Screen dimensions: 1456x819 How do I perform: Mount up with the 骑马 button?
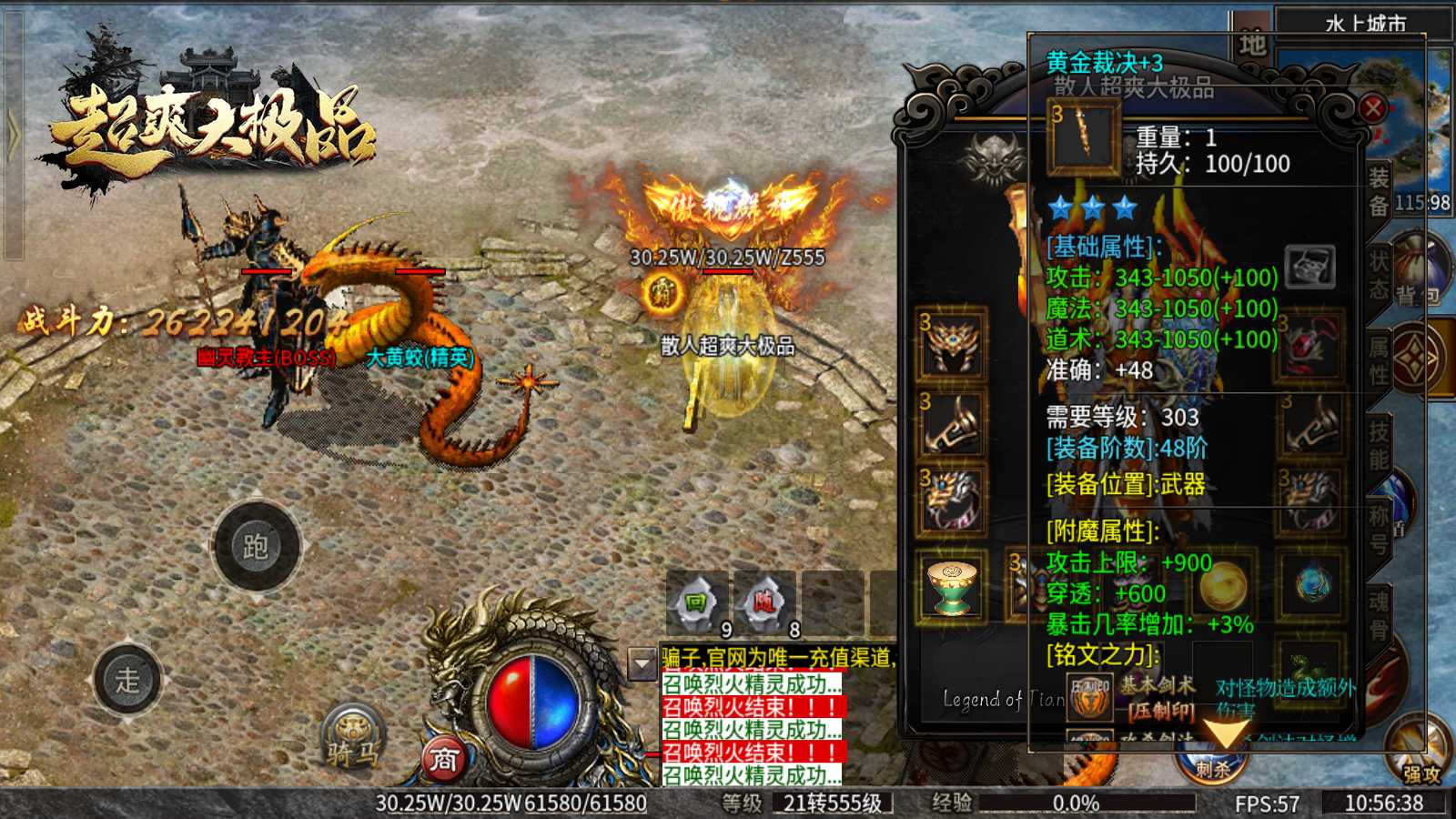coord(353,739)
